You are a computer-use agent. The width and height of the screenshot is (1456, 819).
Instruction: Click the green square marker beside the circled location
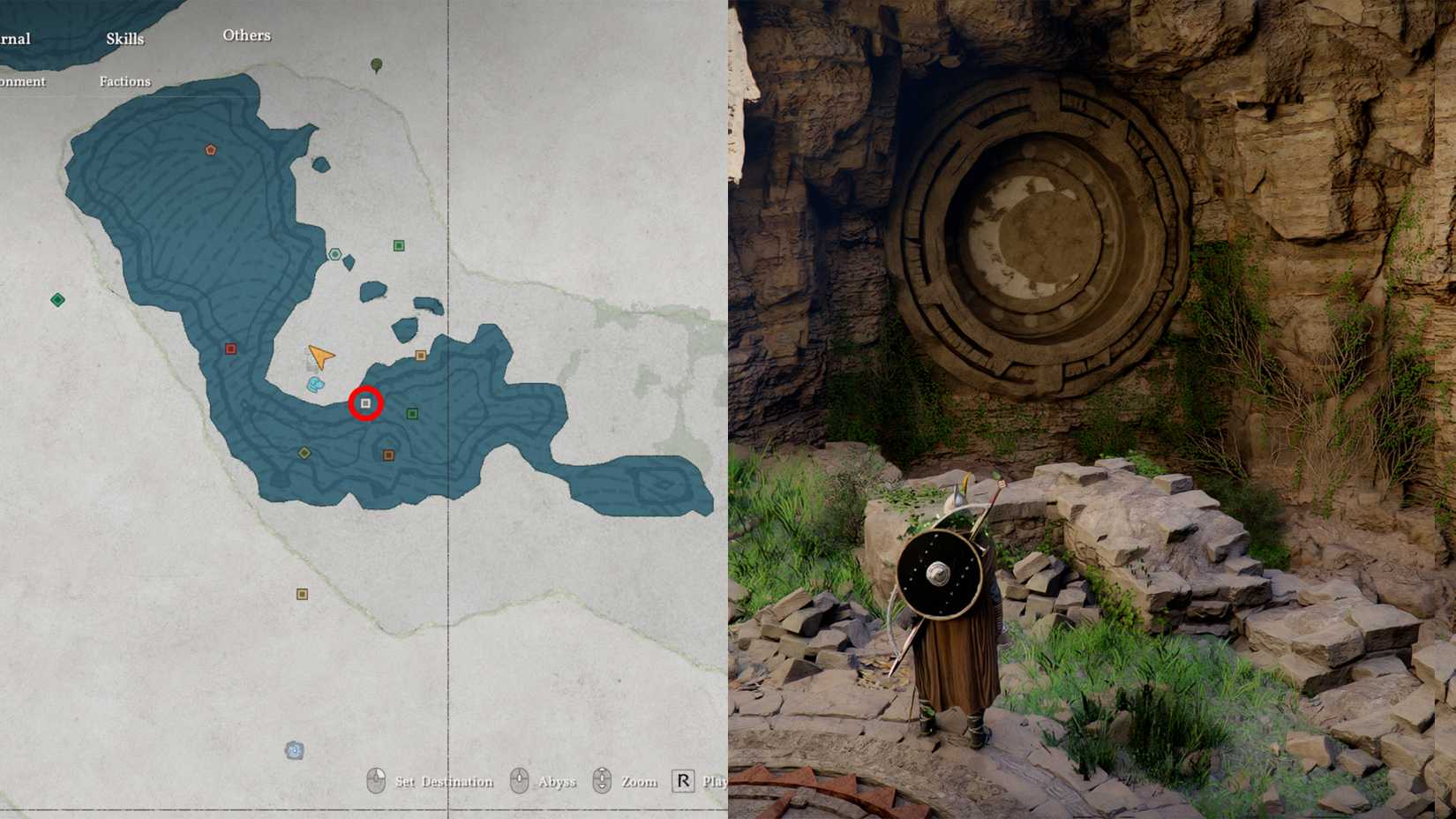[411, 411]
